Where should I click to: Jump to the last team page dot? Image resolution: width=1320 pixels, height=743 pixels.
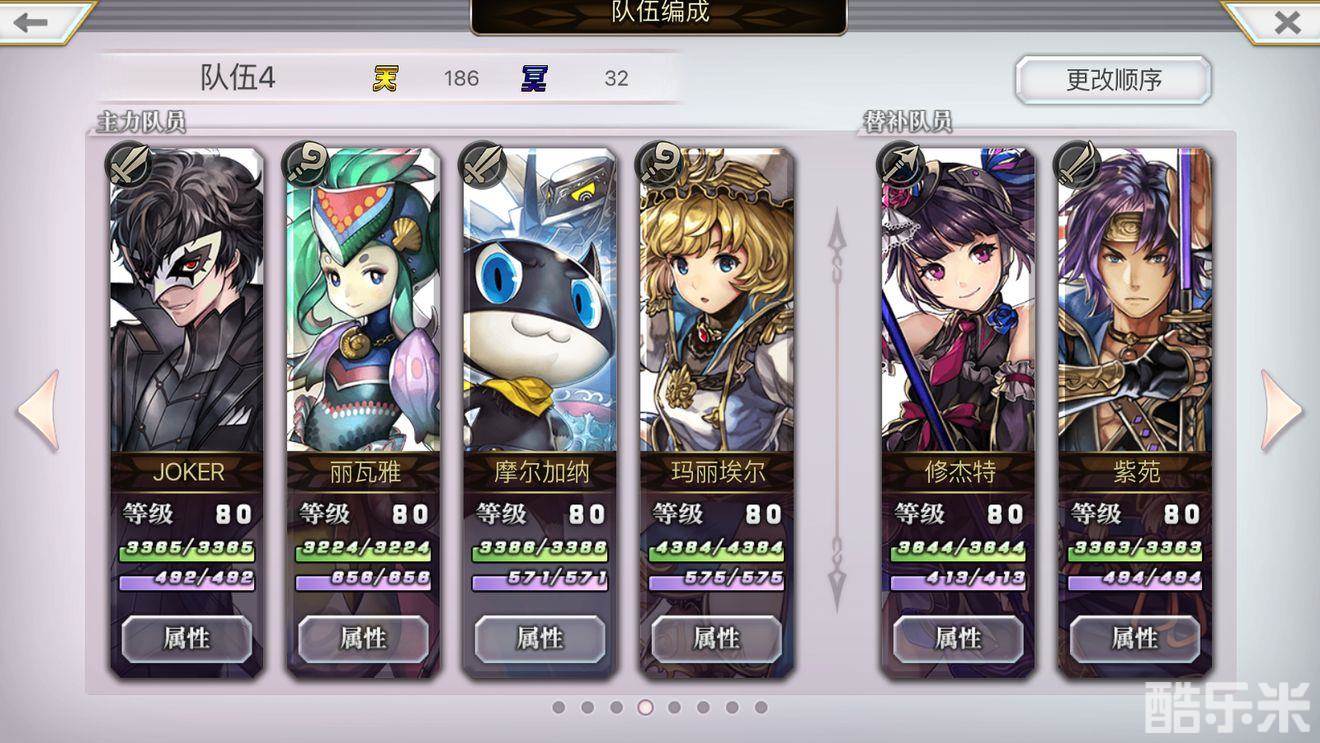coord(761,707)
